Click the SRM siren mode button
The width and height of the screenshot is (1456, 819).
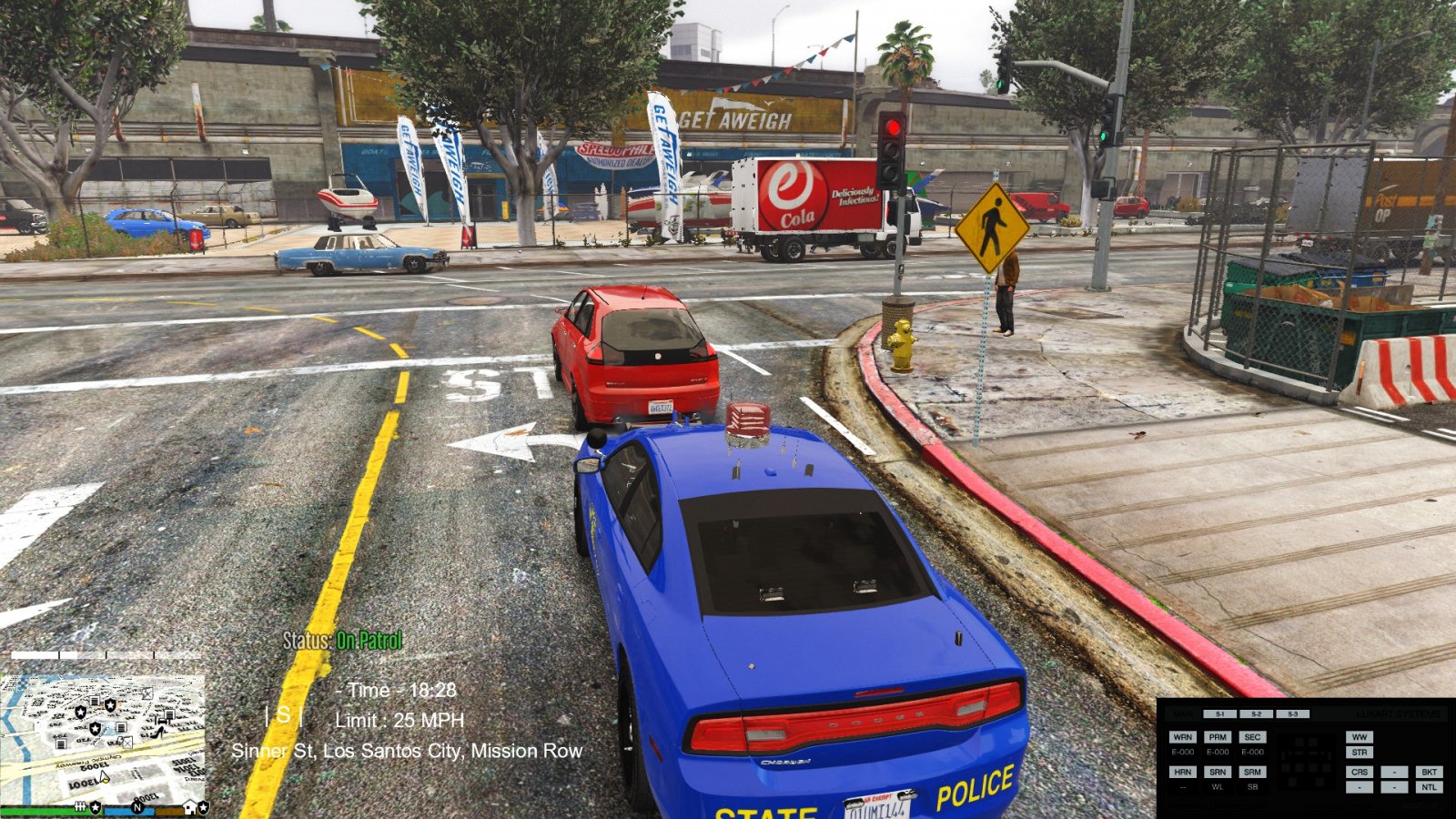tap(1252, 772)
